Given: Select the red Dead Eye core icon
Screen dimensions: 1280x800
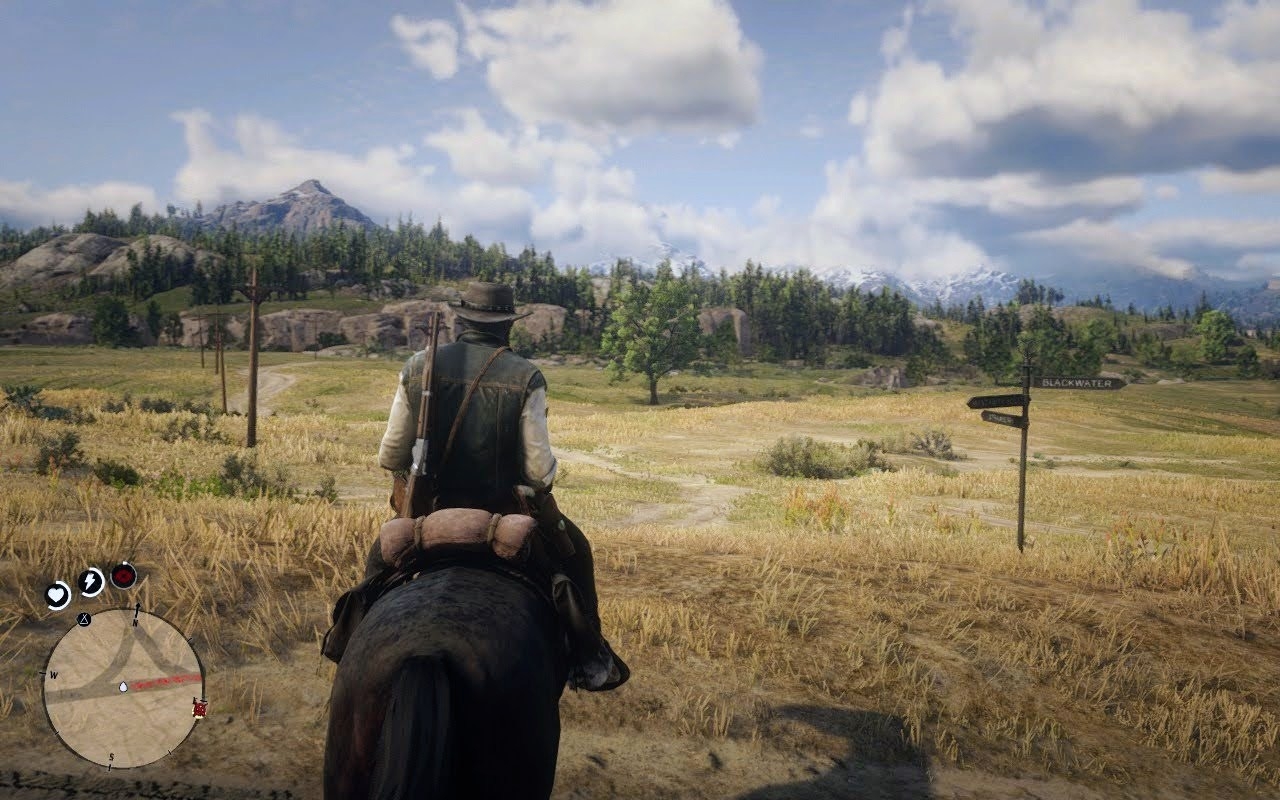Looking at the screenshot, I should (123, 575).
